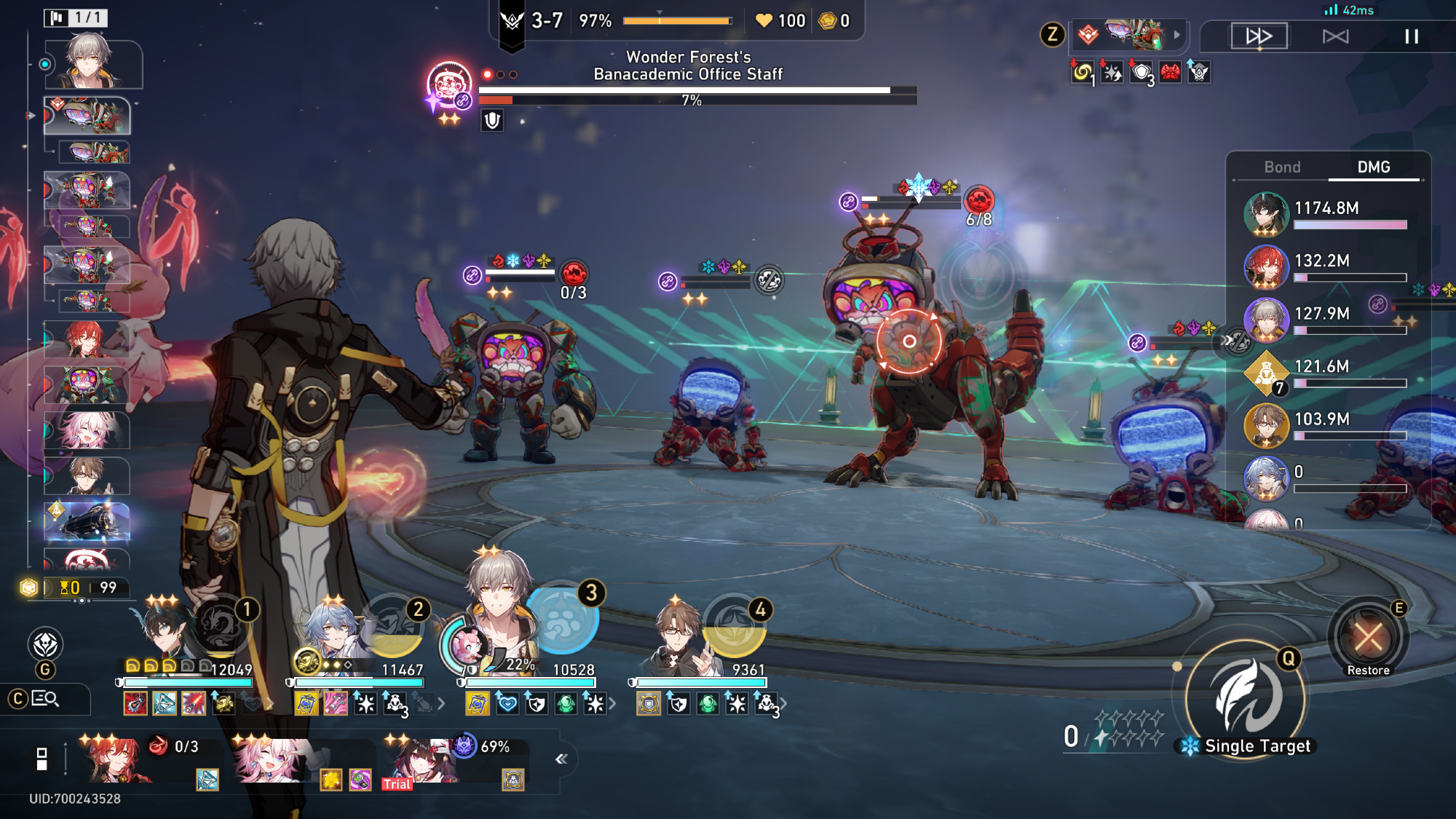Open the boss shield status icon
1456x819 pixels.
coord(492,121)
